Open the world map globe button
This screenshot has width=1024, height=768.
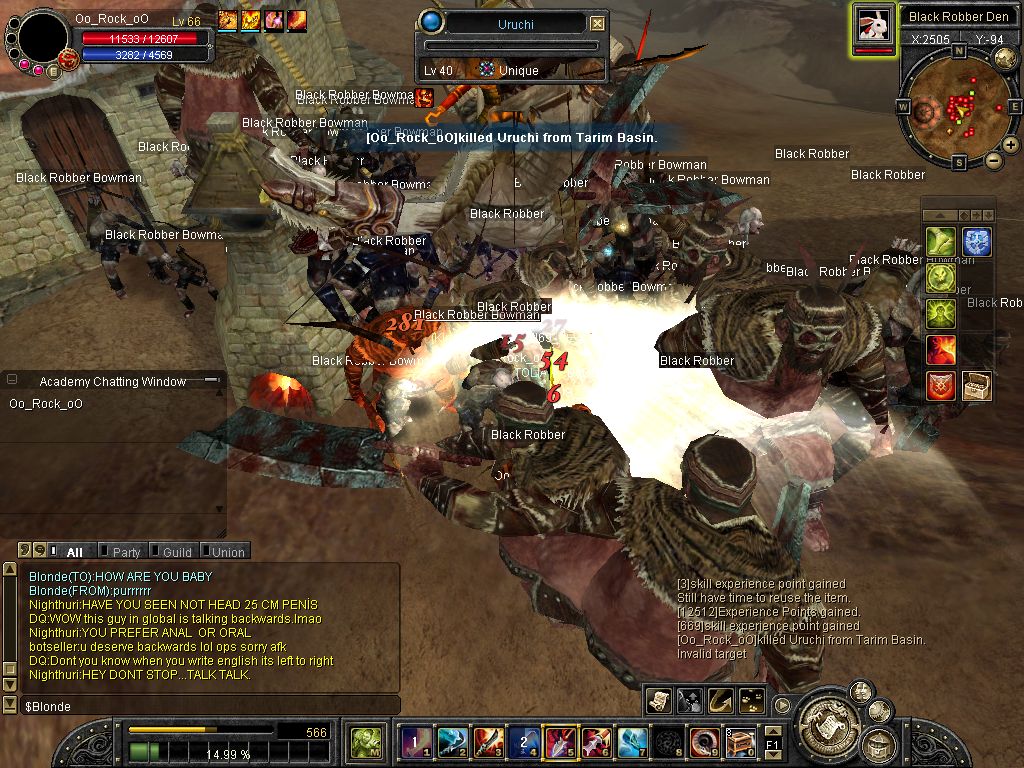click(1005, 58)
